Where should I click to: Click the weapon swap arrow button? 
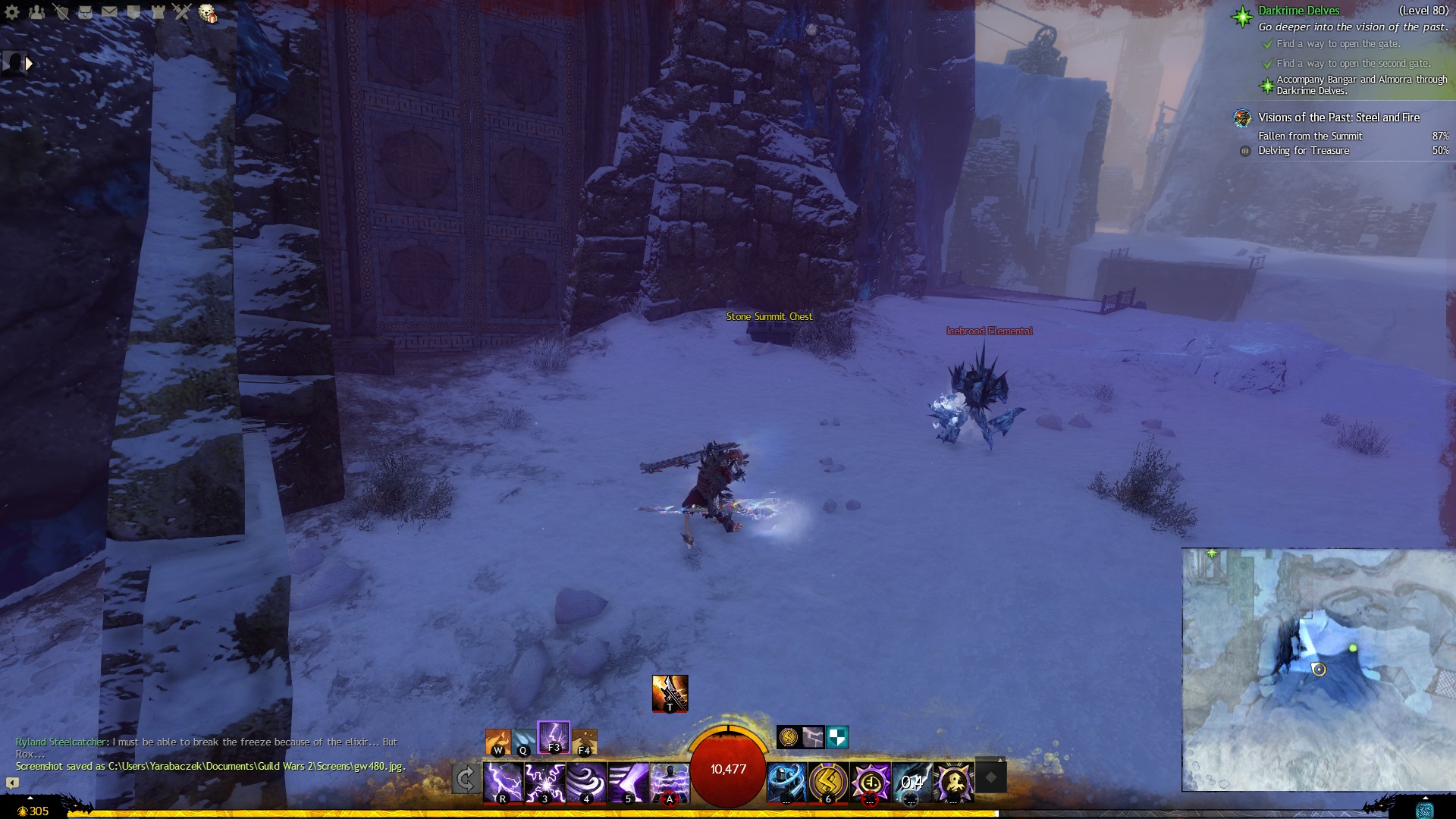pos(466,779)
